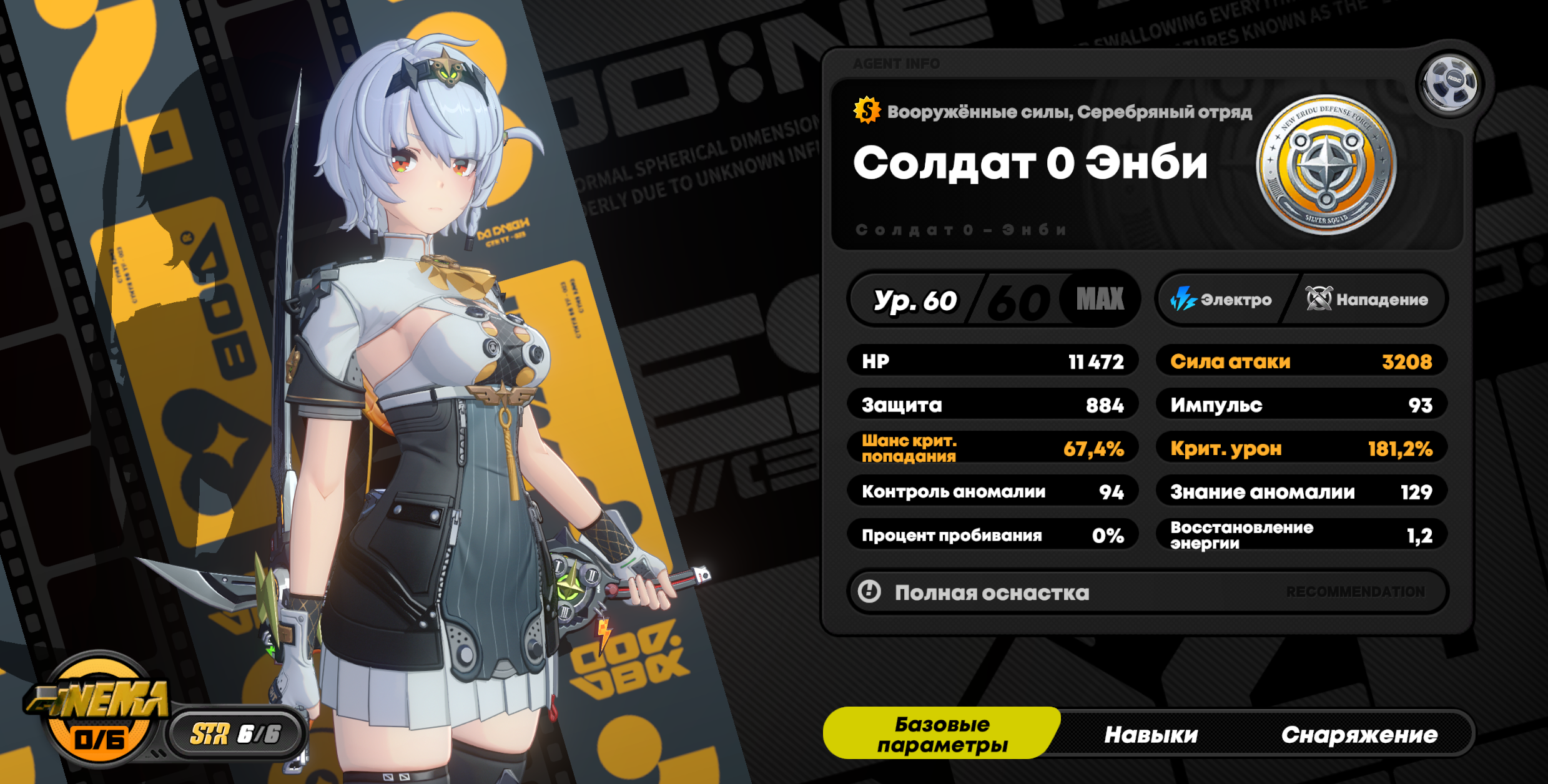Click the STR 6/6 indicator
1548x784 pixels.
click(x=236, y=734)
